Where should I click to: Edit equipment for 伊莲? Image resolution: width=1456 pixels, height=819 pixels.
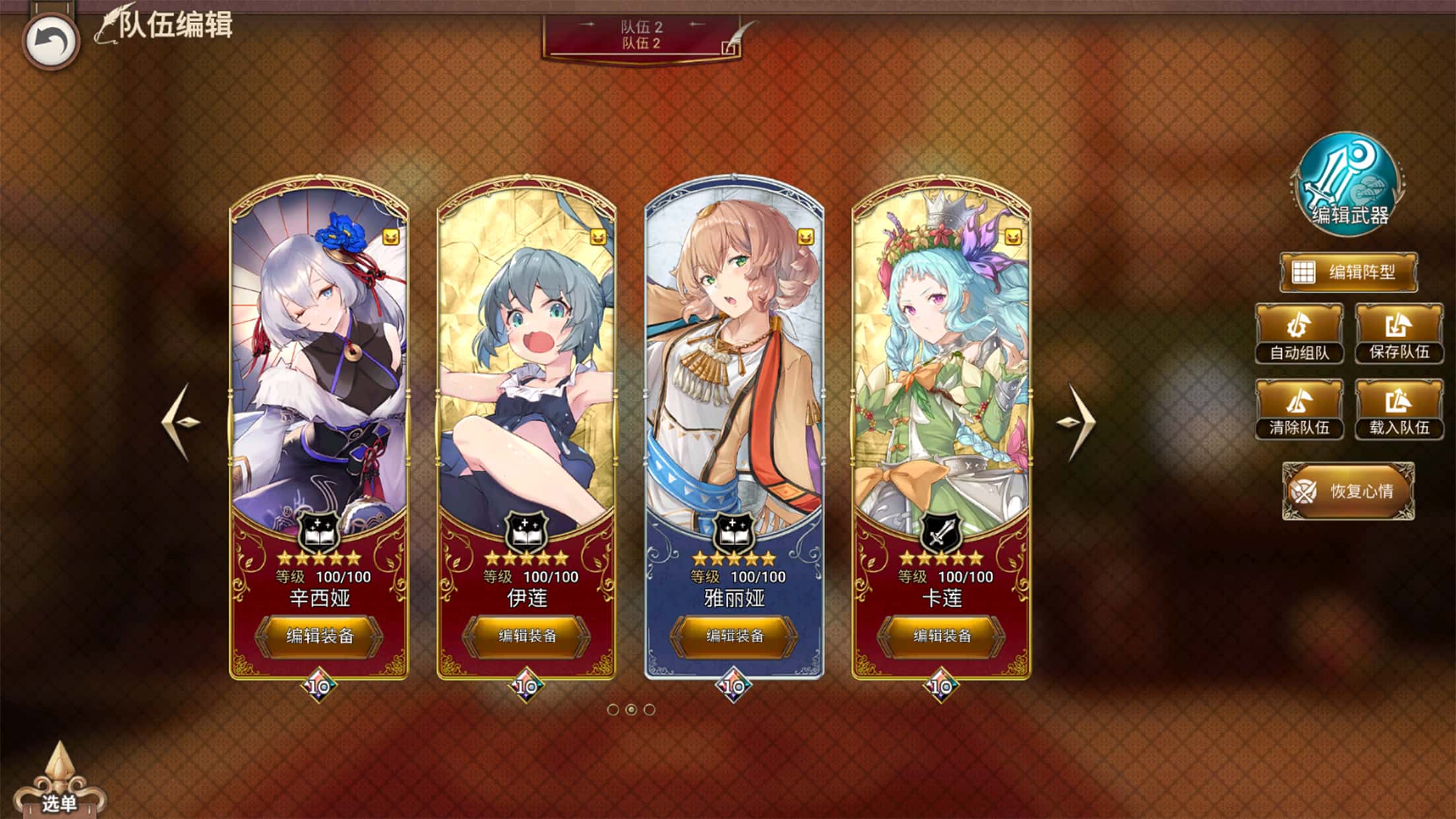pyautogui.click(x=527, y=636)
